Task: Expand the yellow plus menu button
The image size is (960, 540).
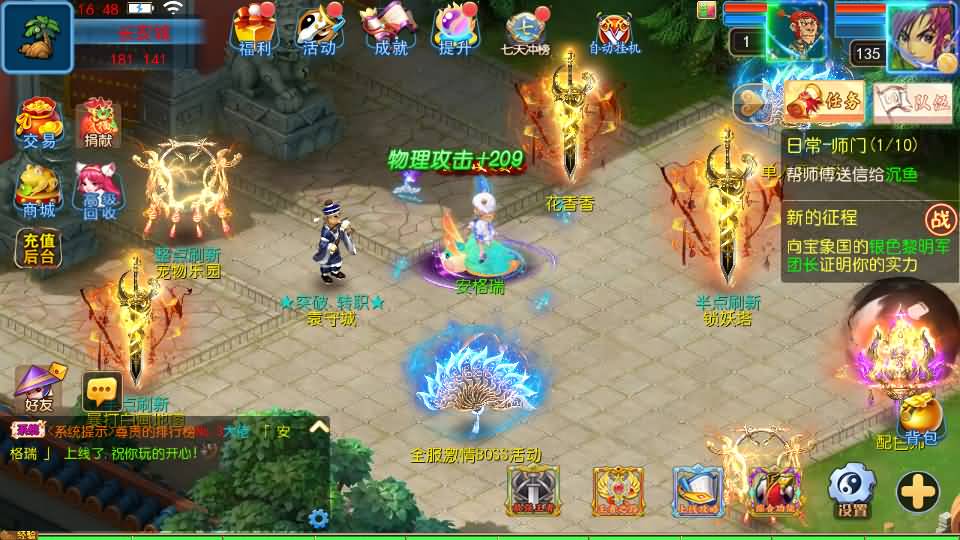Action: click(916, 490)
